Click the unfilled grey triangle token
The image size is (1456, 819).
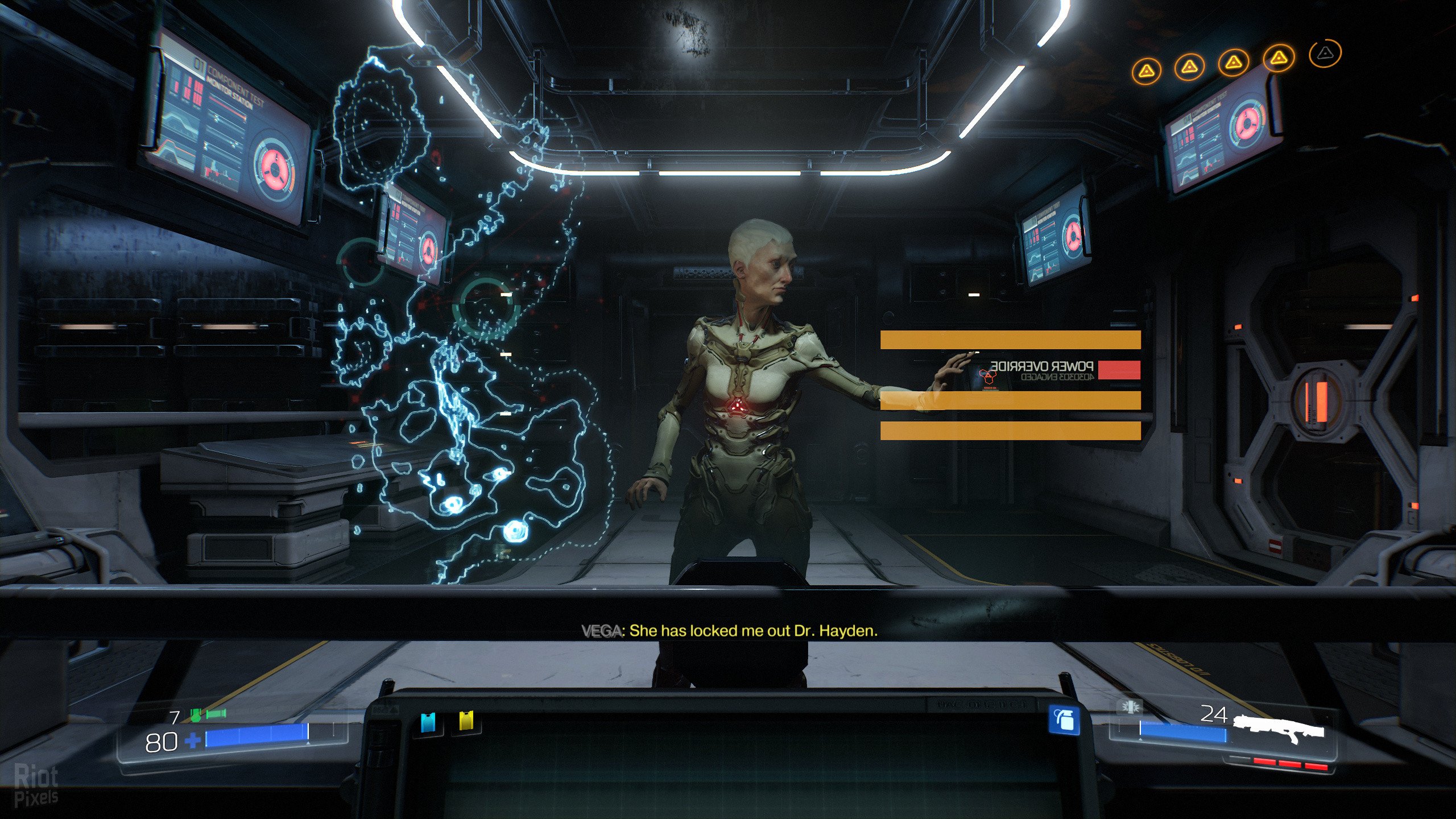[x=1325, y=53]
